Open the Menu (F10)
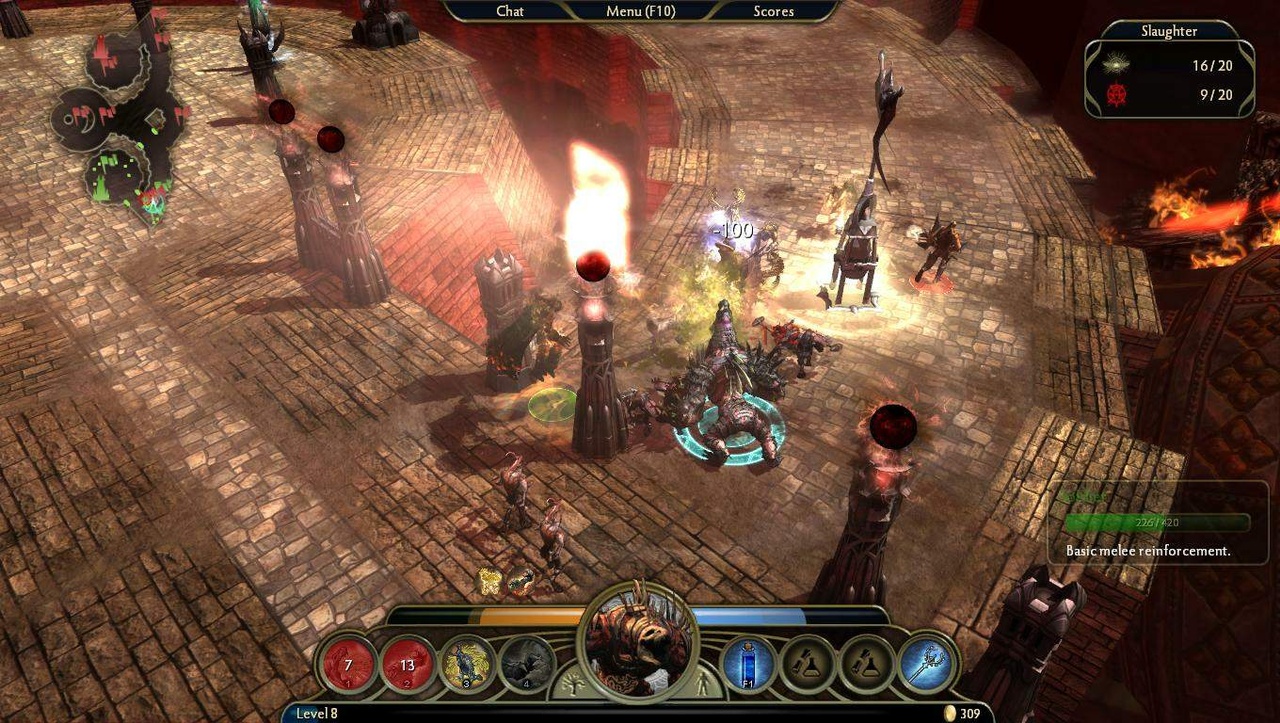This screenshot has width=1280, height=723. 638,11
